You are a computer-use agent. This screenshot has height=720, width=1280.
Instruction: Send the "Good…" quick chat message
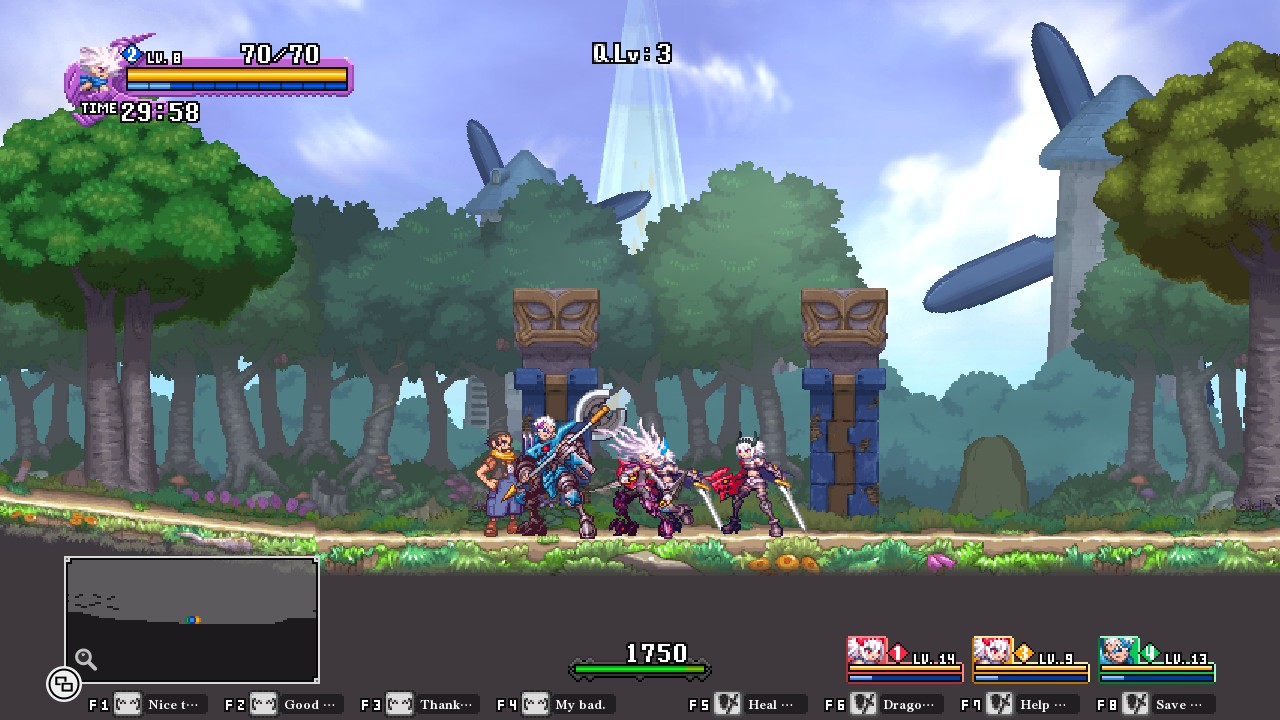(x=296, y=704)
